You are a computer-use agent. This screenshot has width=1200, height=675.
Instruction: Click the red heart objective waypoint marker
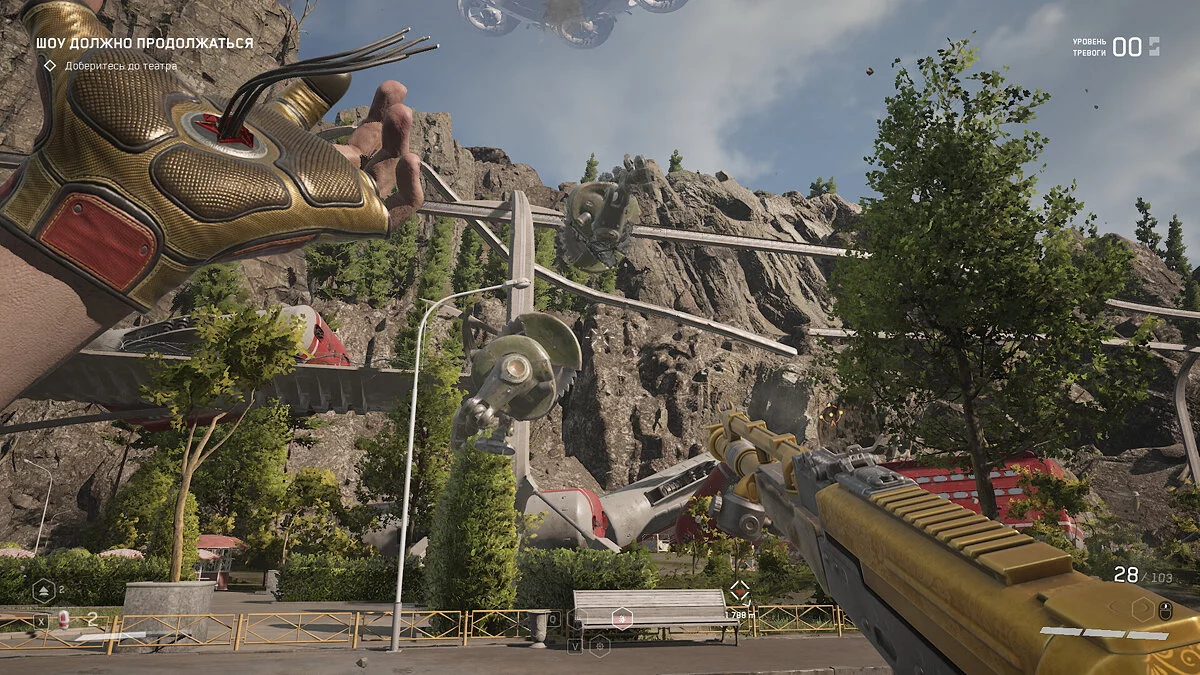tap(739, 591)
